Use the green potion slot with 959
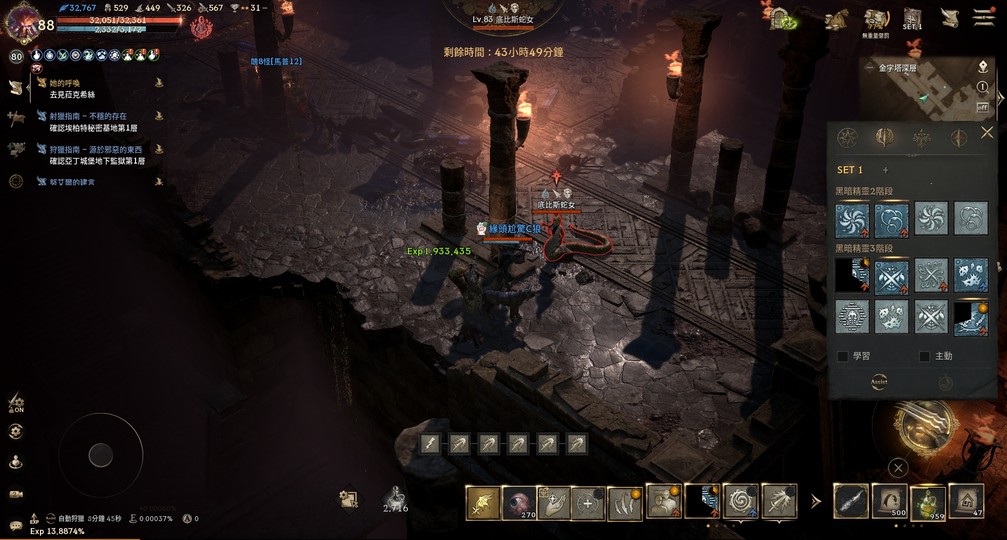The image size is (1007, 540). [x=927, y=500]
